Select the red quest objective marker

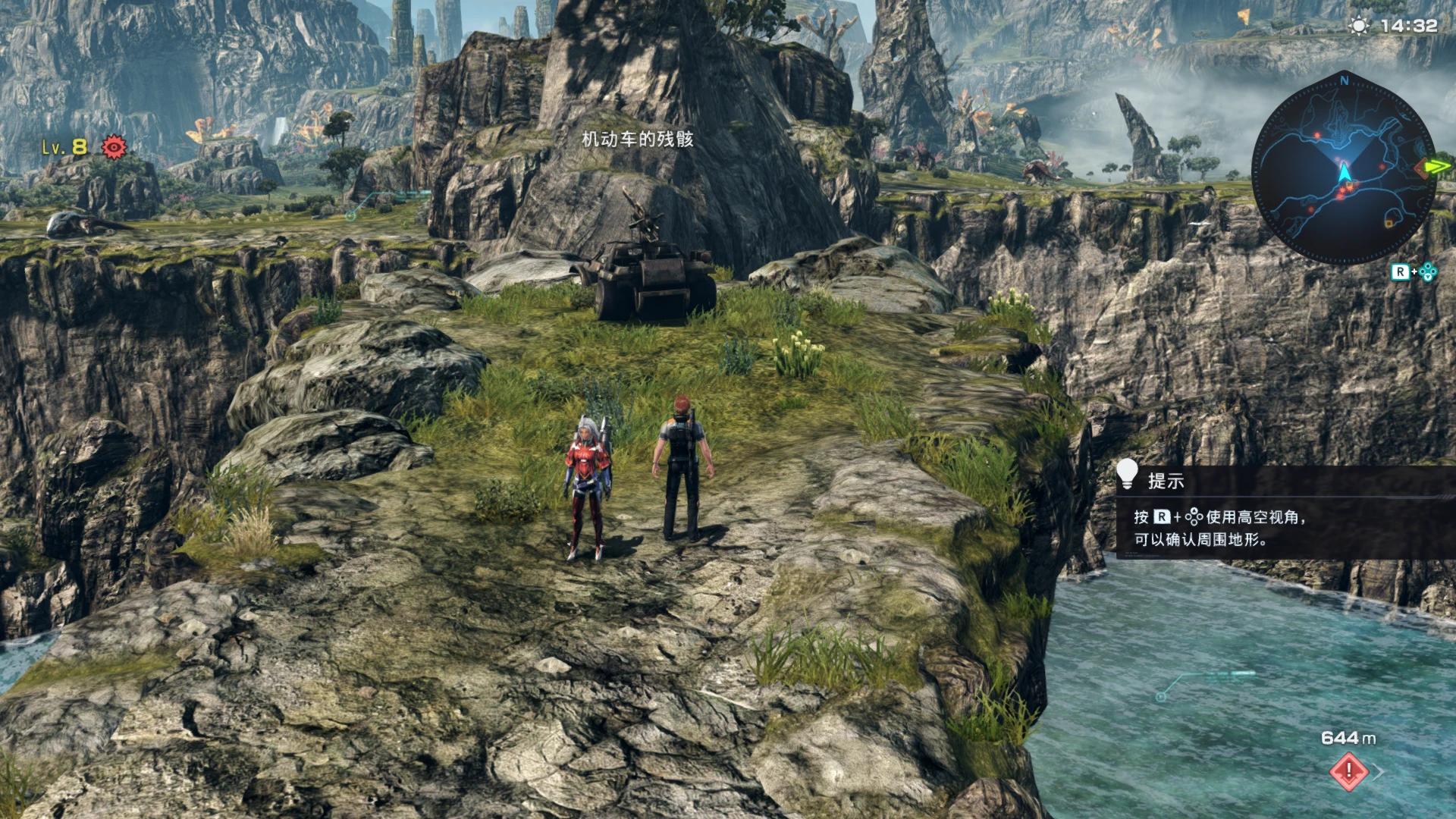click(x=1348, y=771)
